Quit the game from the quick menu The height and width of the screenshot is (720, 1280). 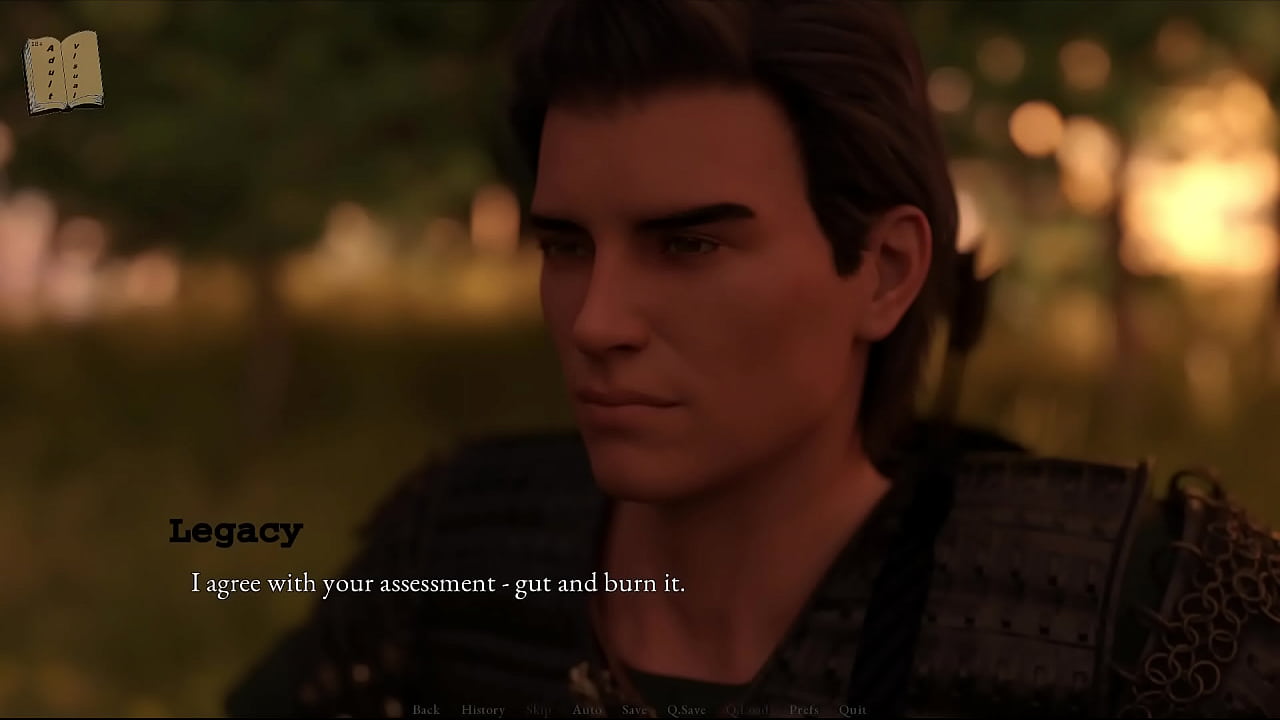click(x=853, y=710)
